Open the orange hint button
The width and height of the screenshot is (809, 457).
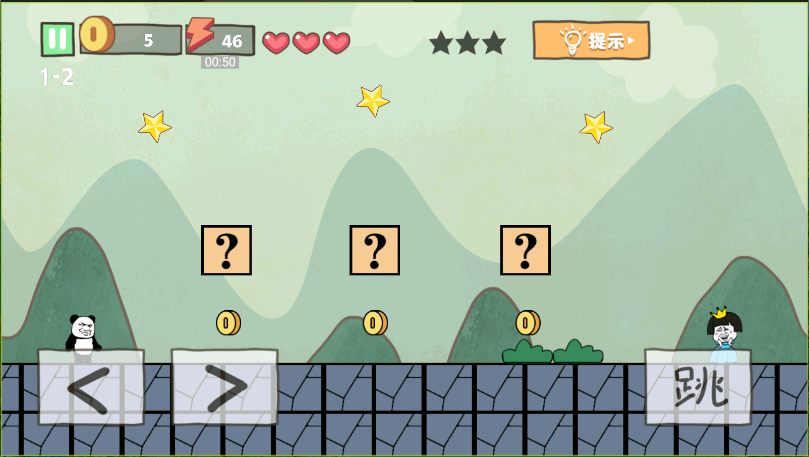coord(591,40)
